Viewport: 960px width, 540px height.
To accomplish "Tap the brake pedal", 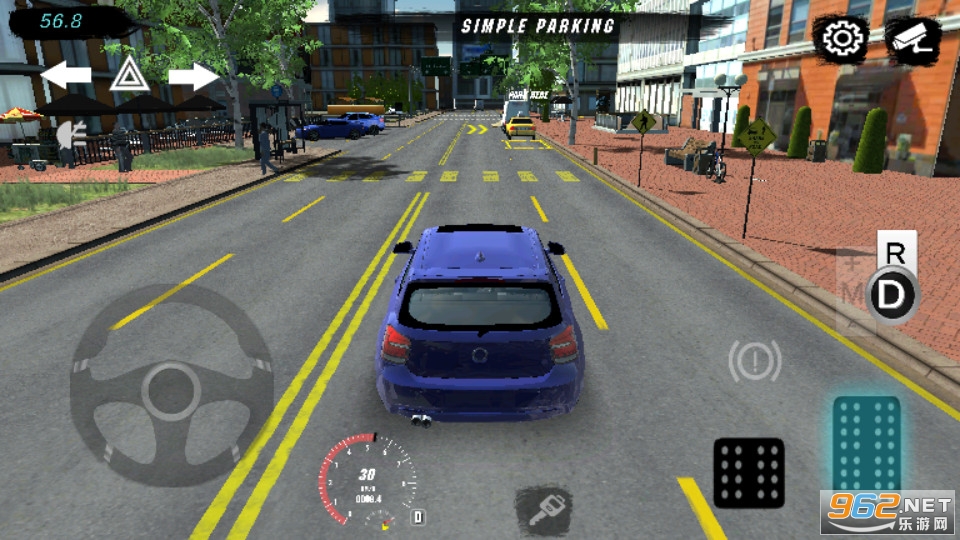I will tap(748, 472).
